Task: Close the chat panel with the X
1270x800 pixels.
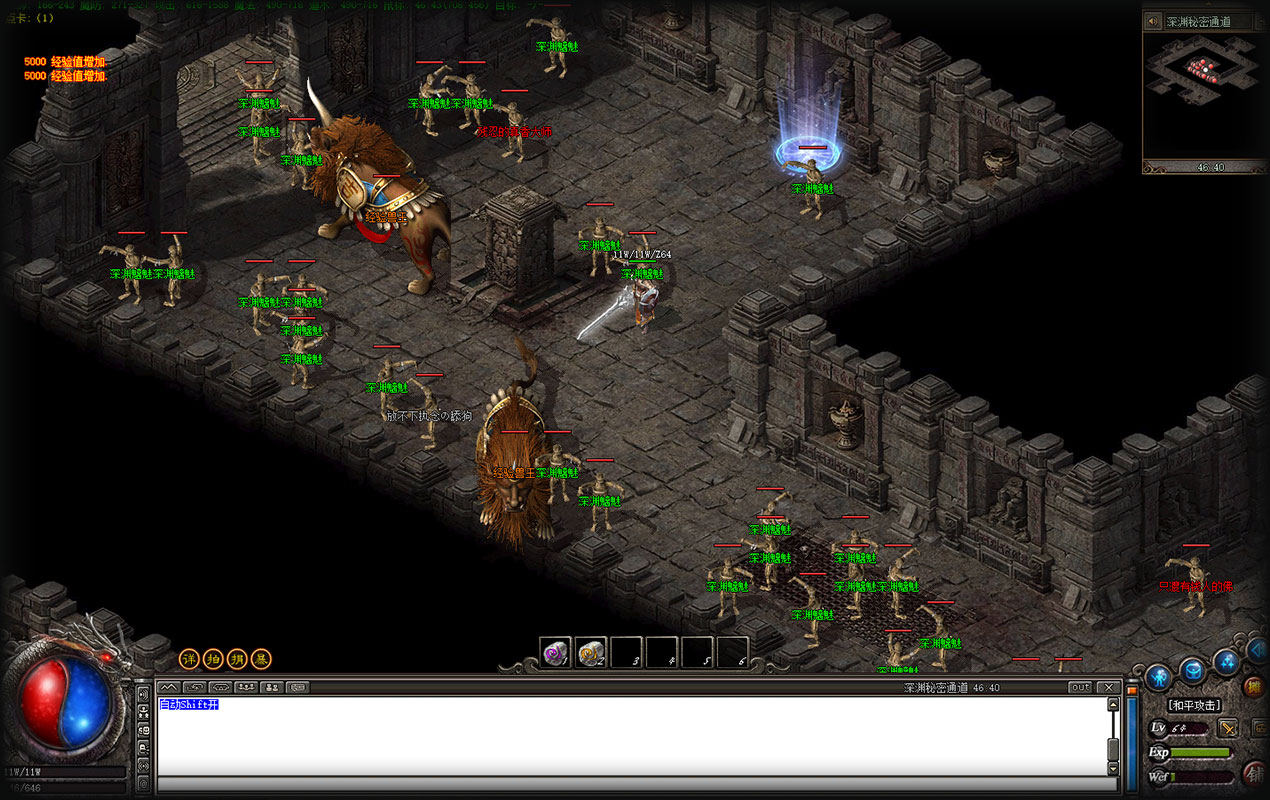Action: (1108, 687)
